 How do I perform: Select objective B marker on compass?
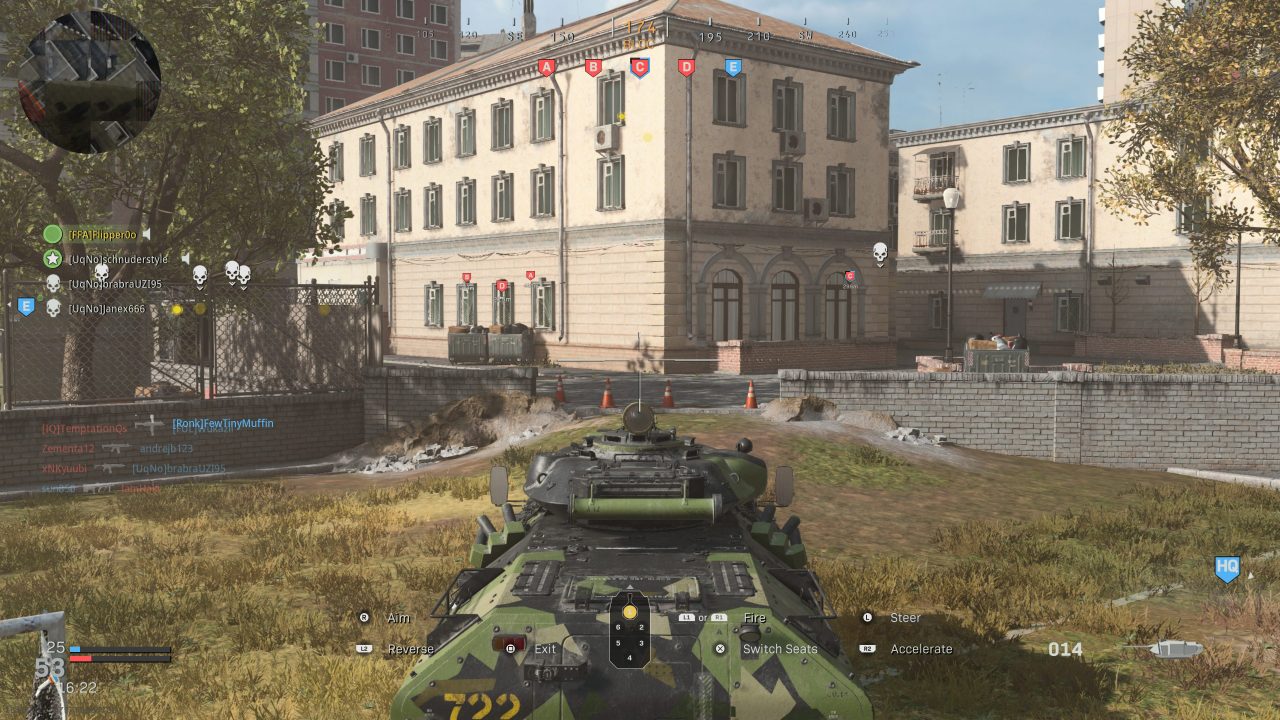click(x=593, y=68)
